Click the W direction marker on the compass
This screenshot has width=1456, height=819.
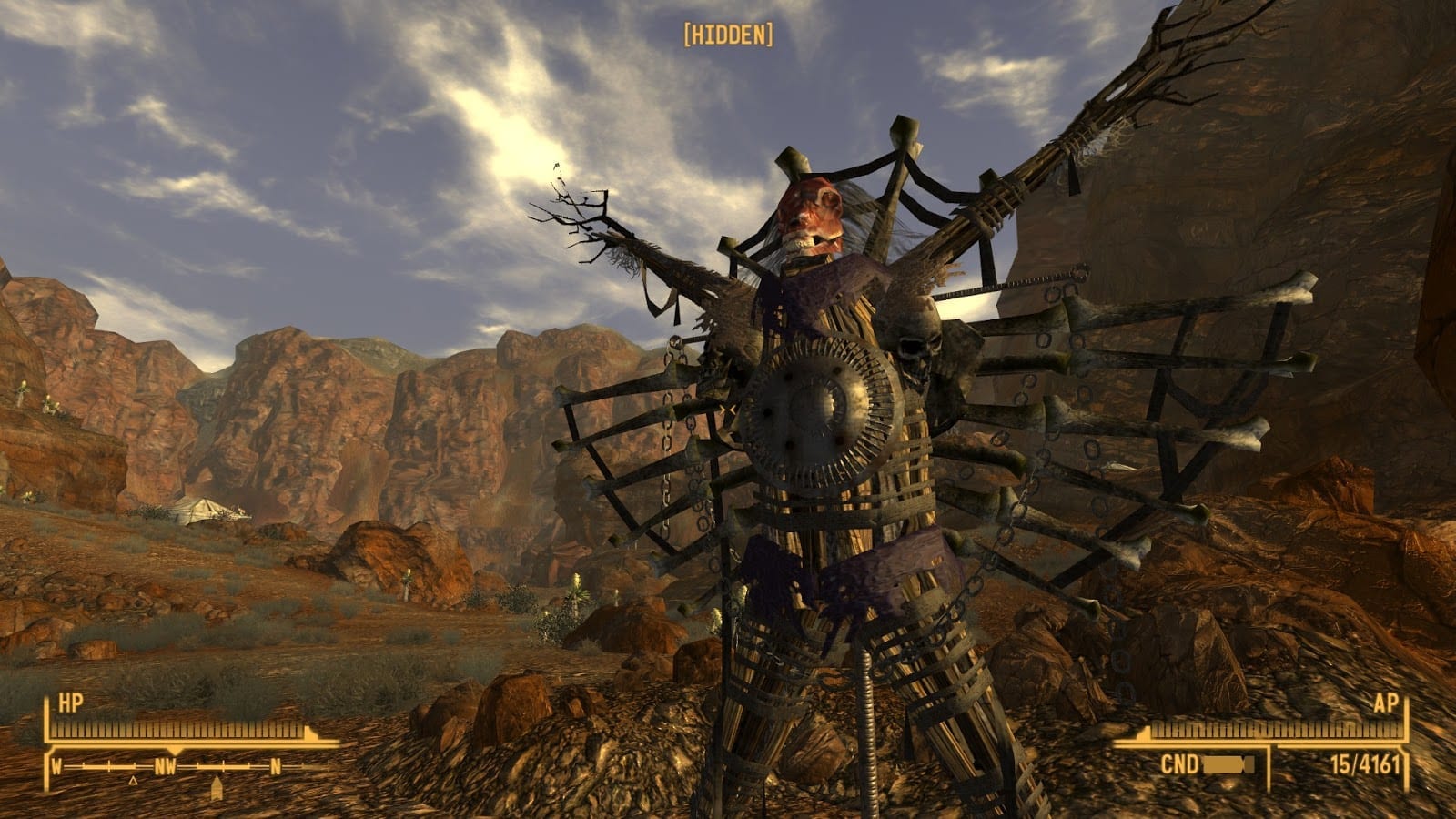[x=56, y=766]
